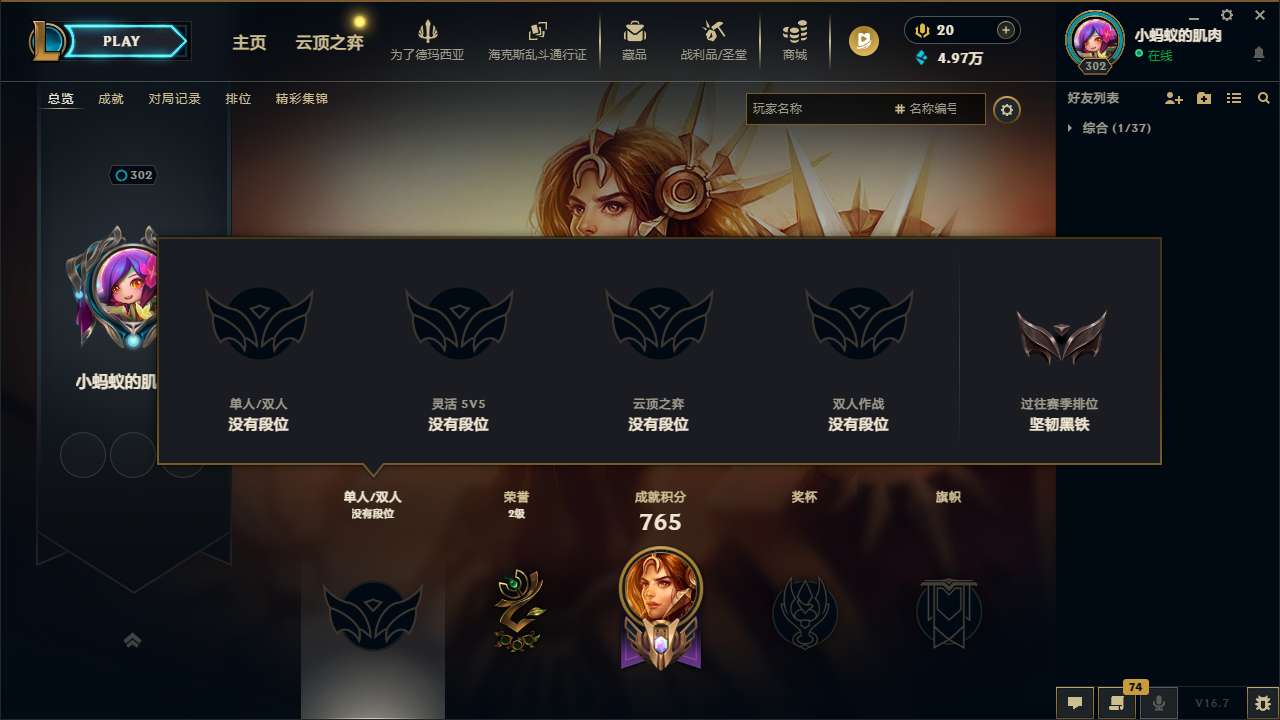Screen dimensions: 1280x720
Task: Create a friend group with the folder icon
Action: click(1202, 97)
